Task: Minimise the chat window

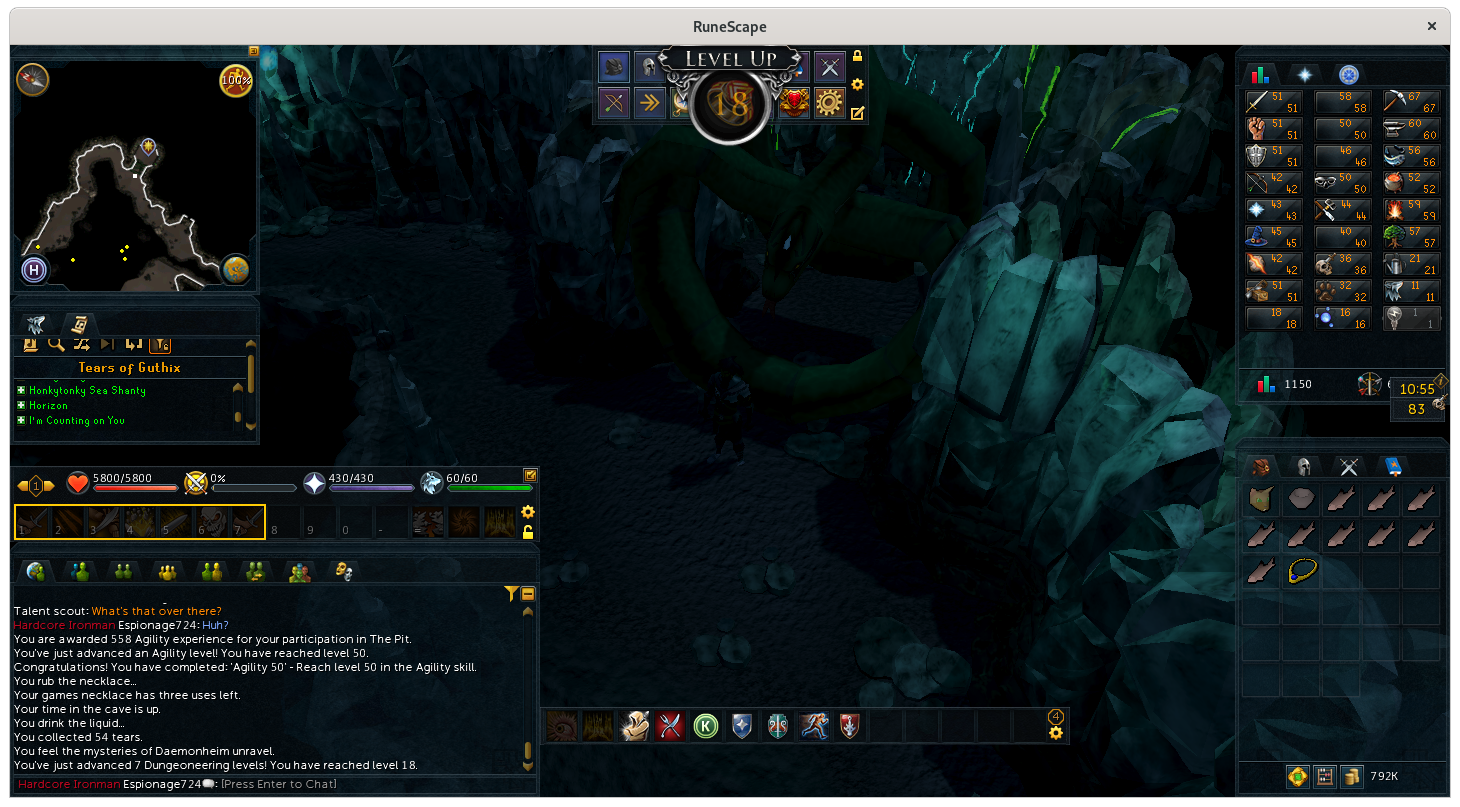Action: tap(528, 594)
